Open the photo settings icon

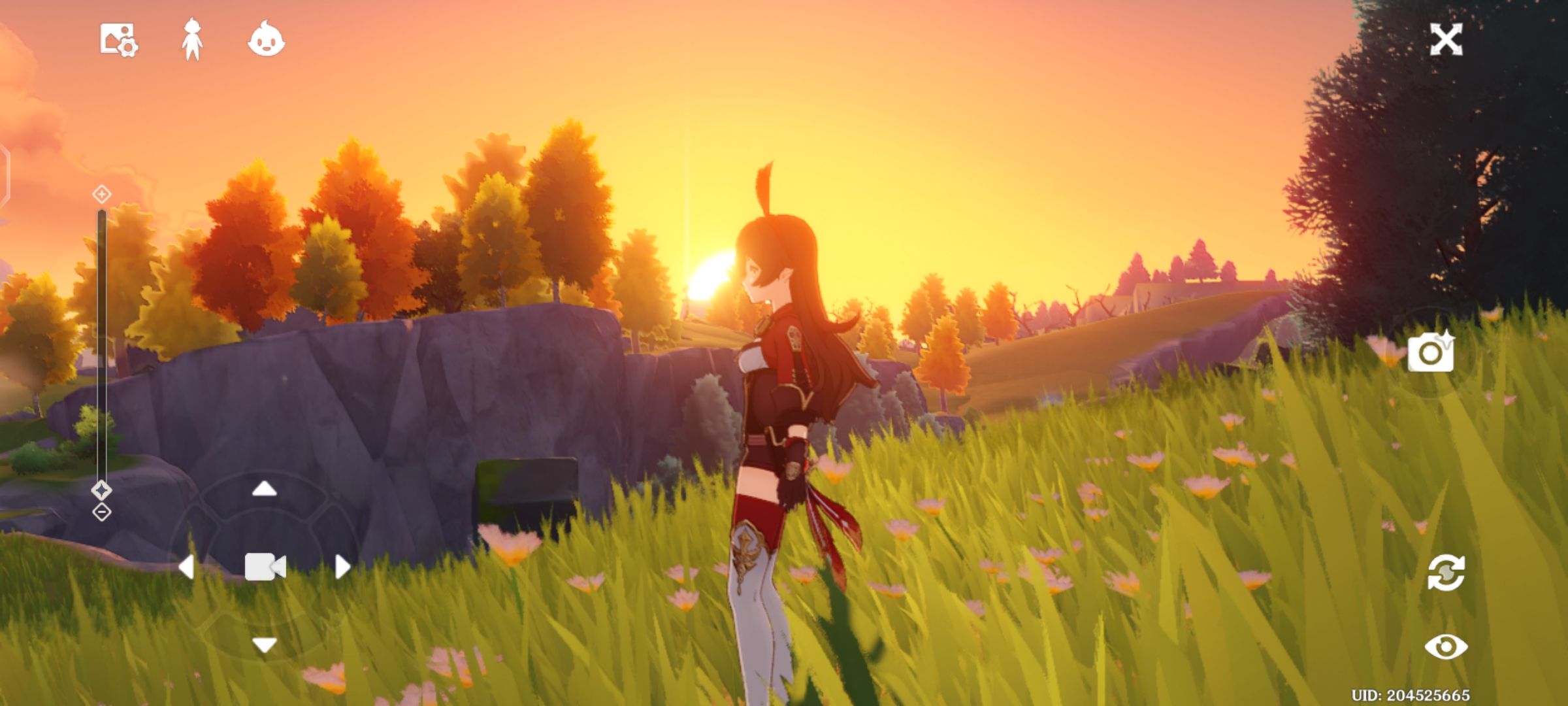(118, 40)
